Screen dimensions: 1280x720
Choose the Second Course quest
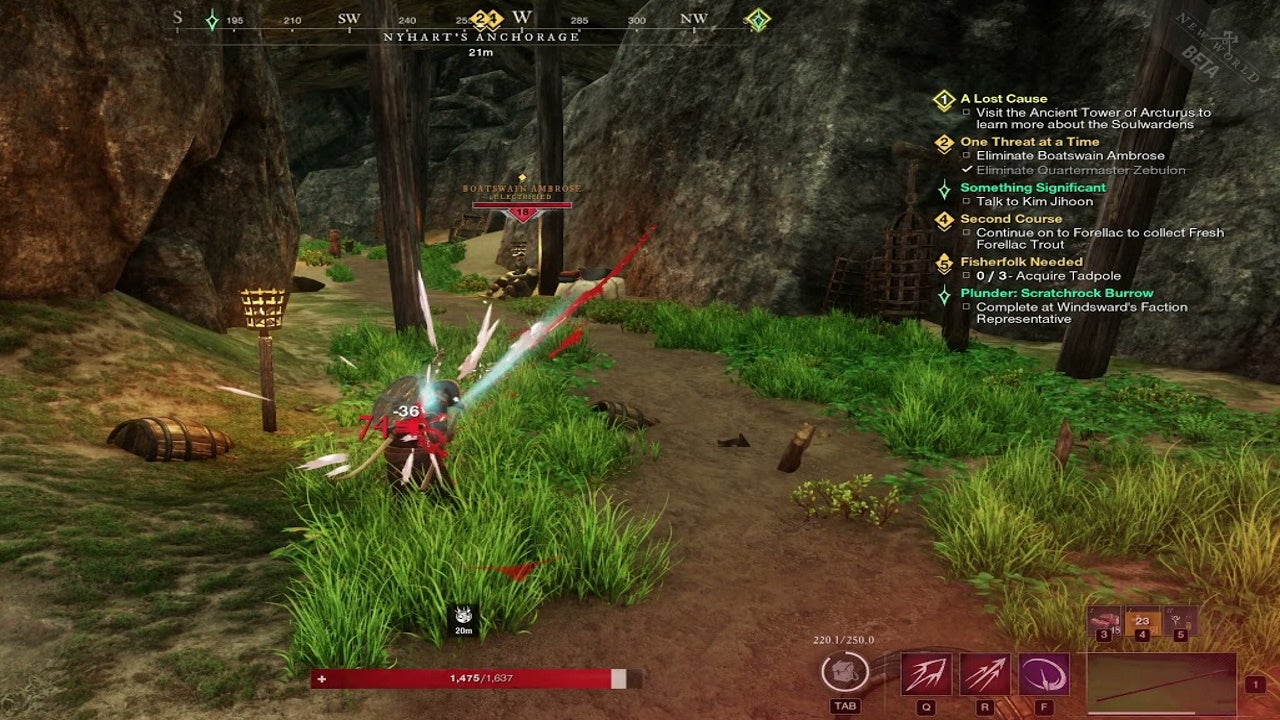click(x=1011, y=218)
